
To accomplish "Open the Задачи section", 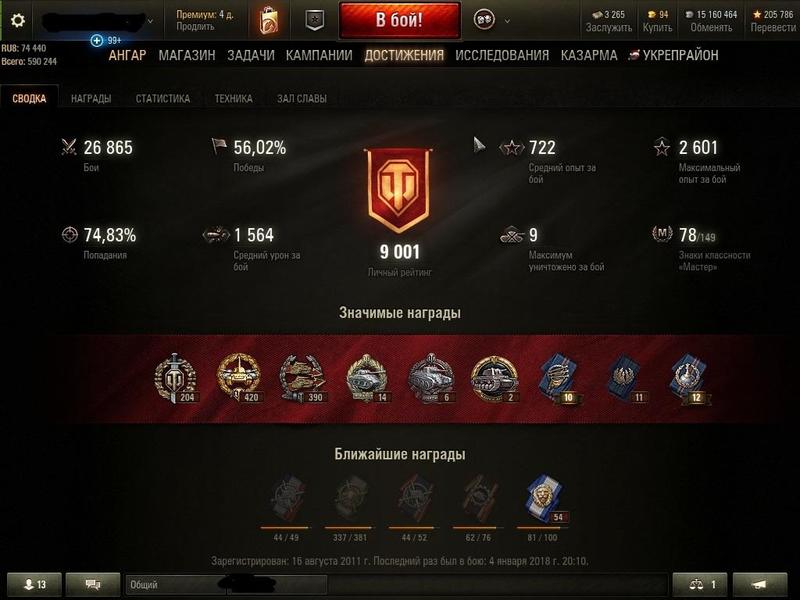I will point(251,55).
